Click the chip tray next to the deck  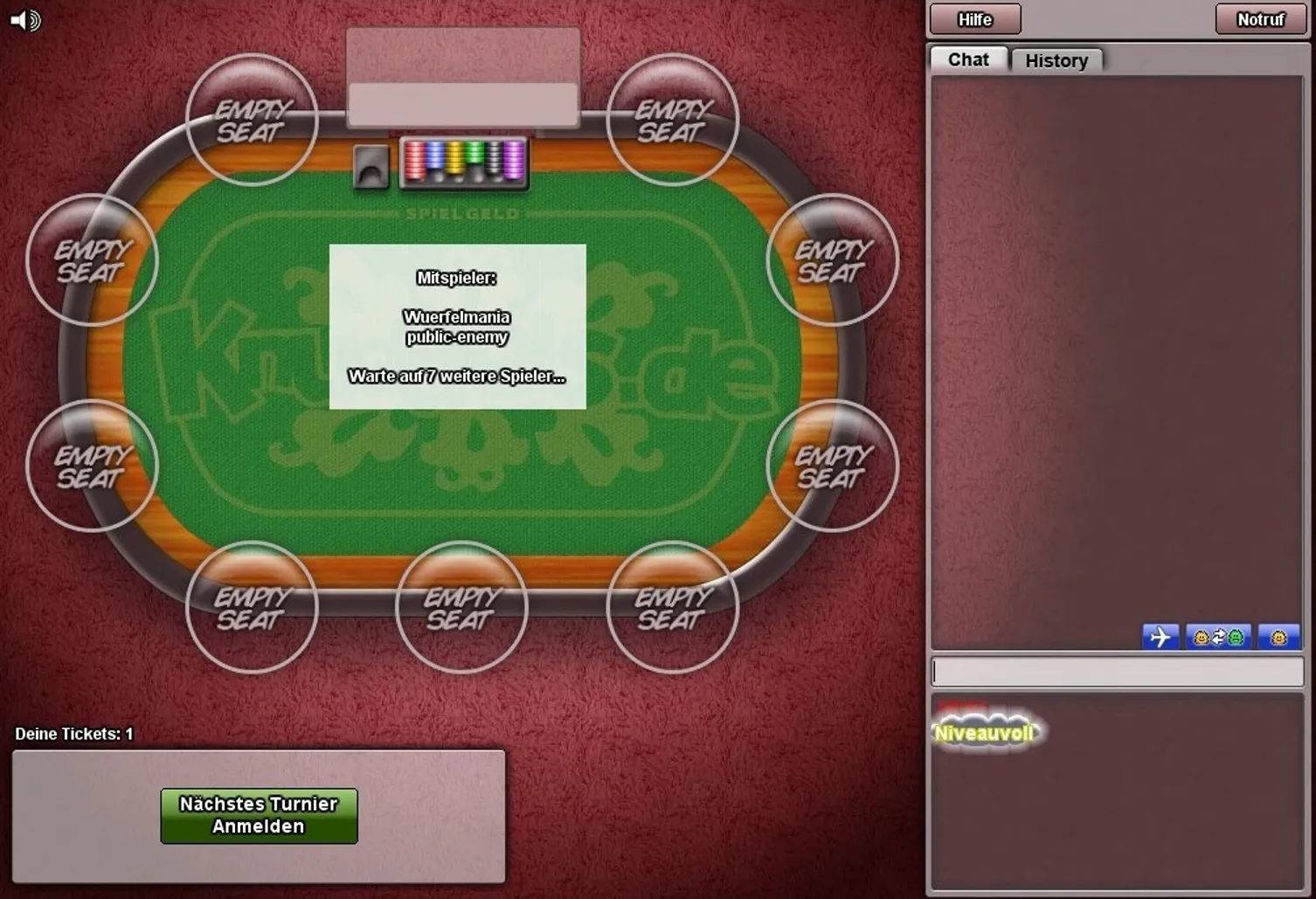(463, 162)
